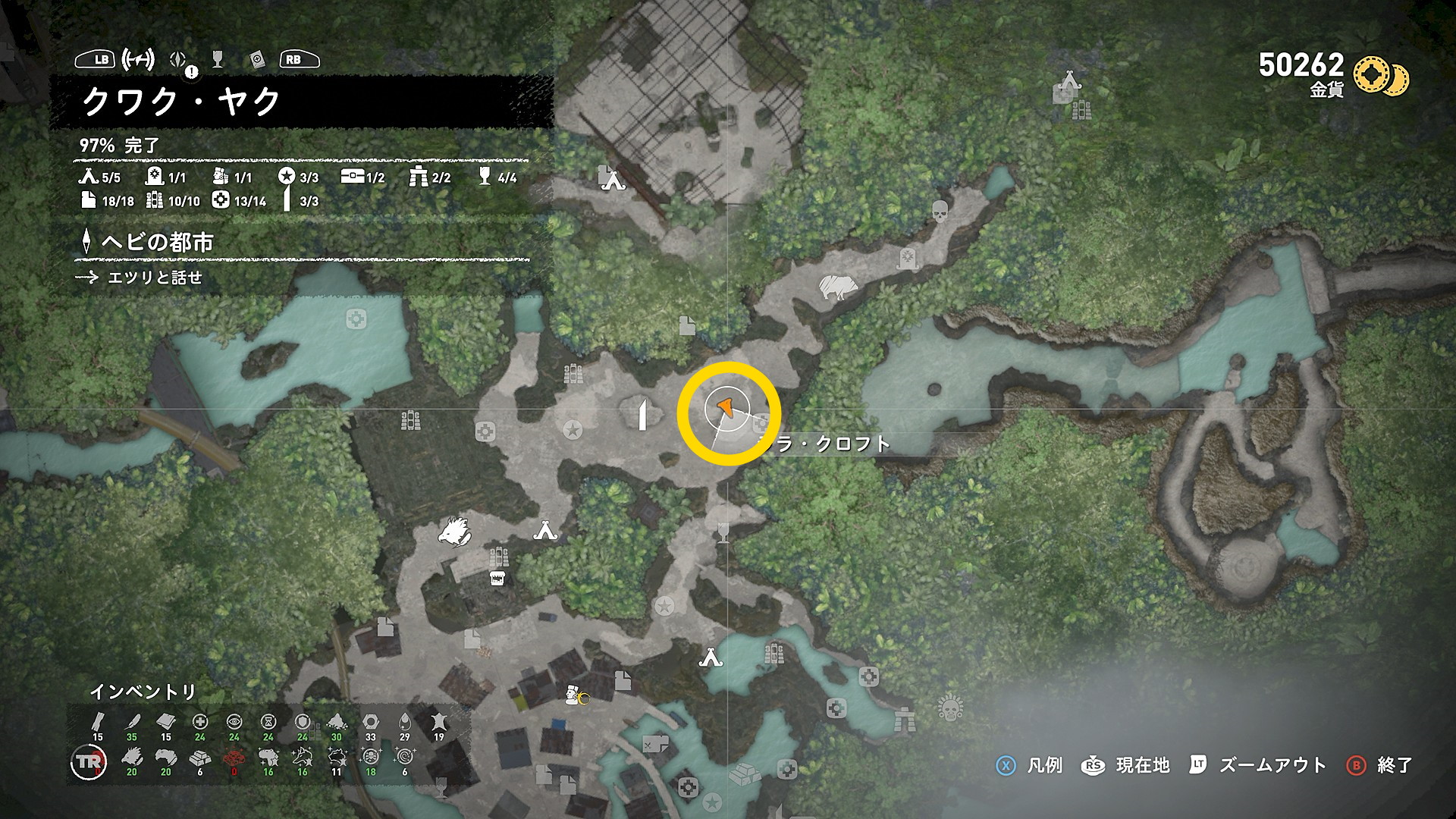Viewport: 1456px width, 819px height.
Task: Select the boar hunting ground marker
Action: [837, 287]
